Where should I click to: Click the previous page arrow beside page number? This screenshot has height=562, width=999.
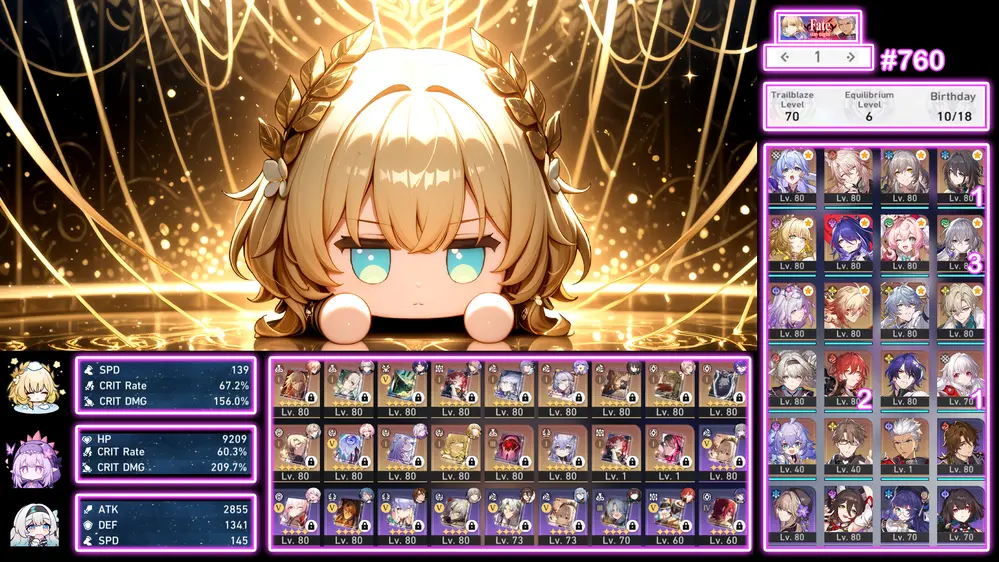click(785, 57)
